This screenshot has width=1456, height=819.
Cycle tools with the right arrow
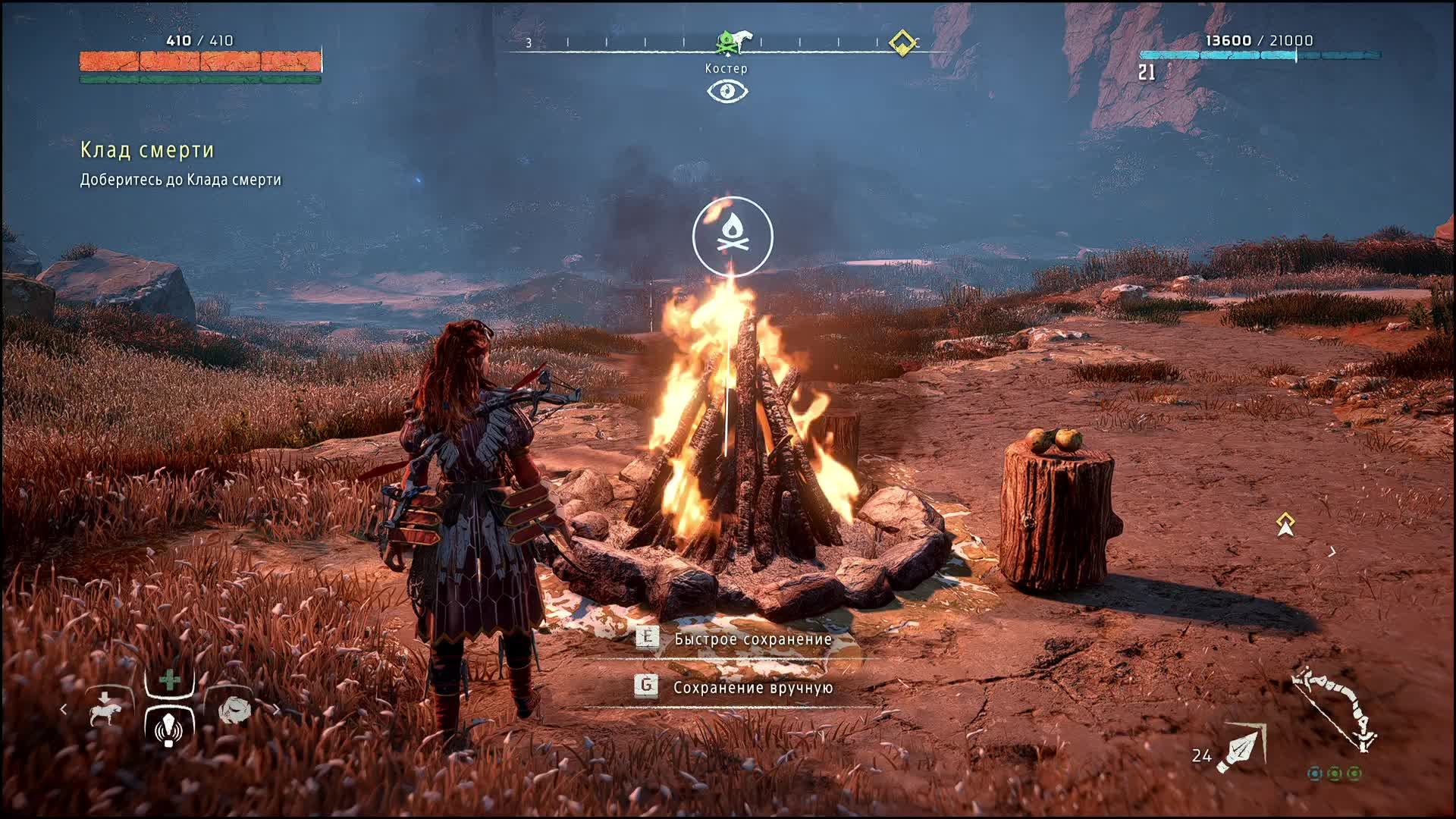pos(277,710)
